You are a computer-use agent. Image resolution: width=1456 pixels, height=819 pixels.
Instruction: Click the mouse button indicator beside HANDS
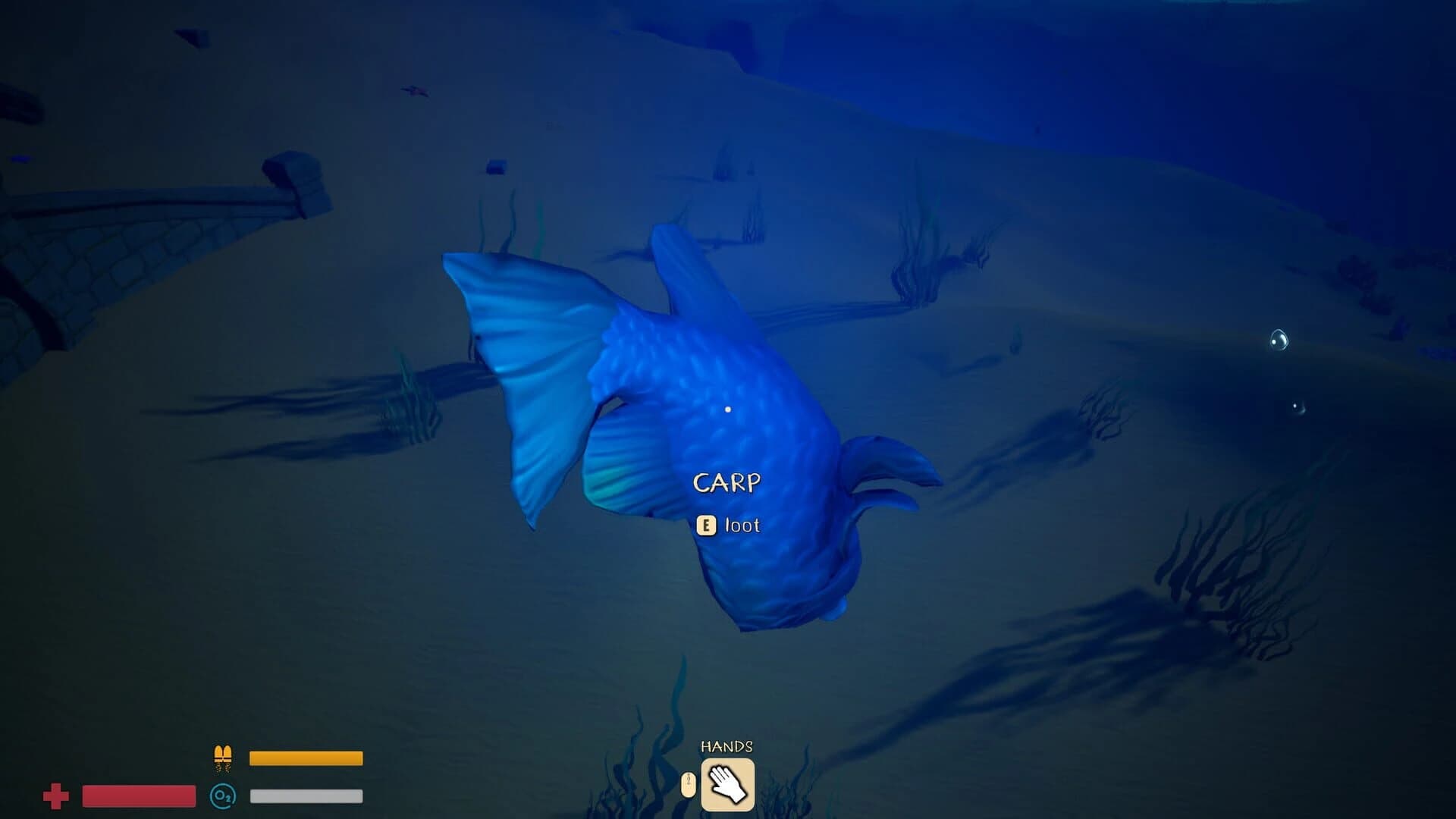pos(687,783)
